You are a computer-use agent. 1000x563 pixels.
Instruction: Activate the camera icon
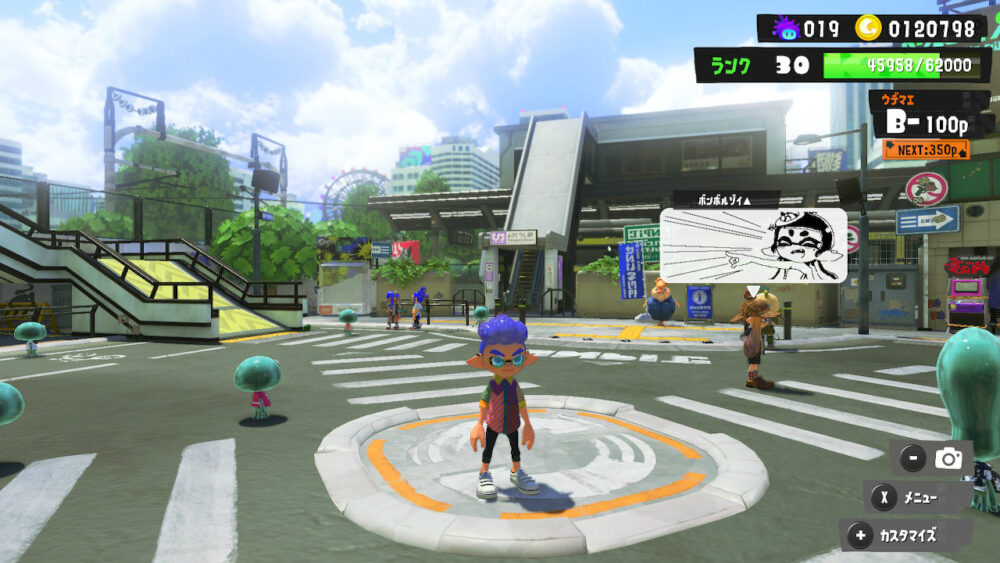click(947, 459)
